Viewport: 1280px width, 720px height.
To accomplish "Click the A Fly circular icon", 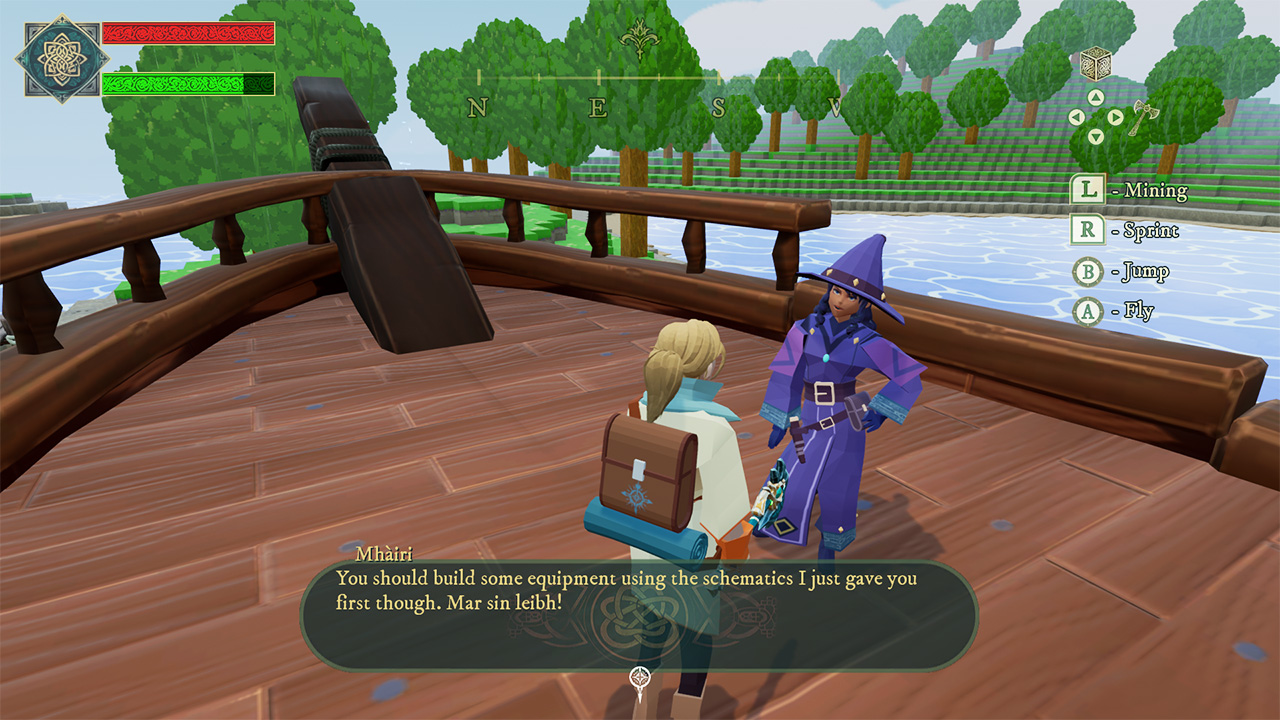I will click(1088, 311).
